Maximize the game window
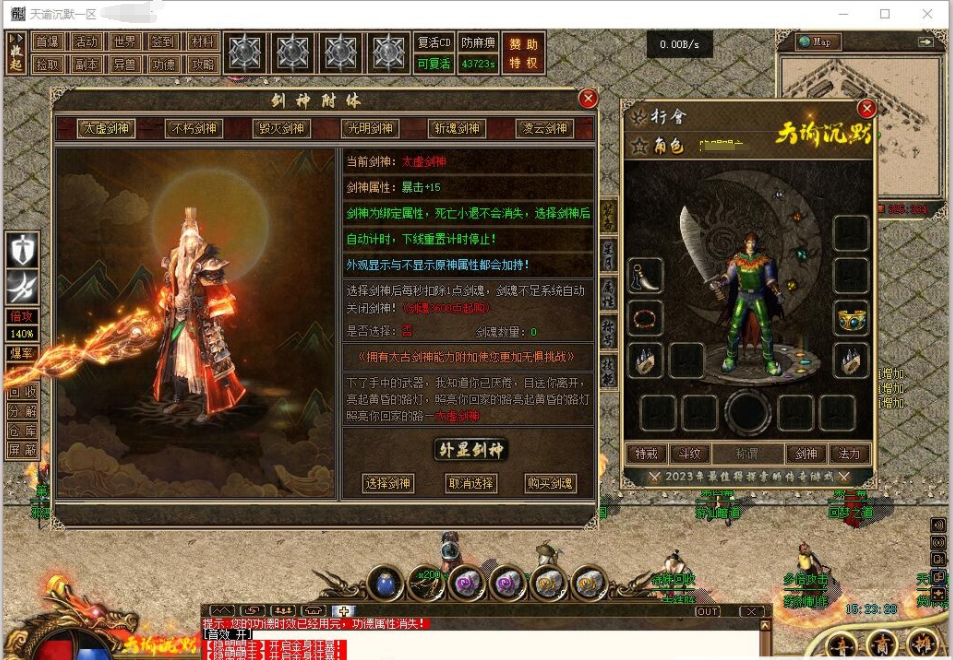 tap(885, 14)
